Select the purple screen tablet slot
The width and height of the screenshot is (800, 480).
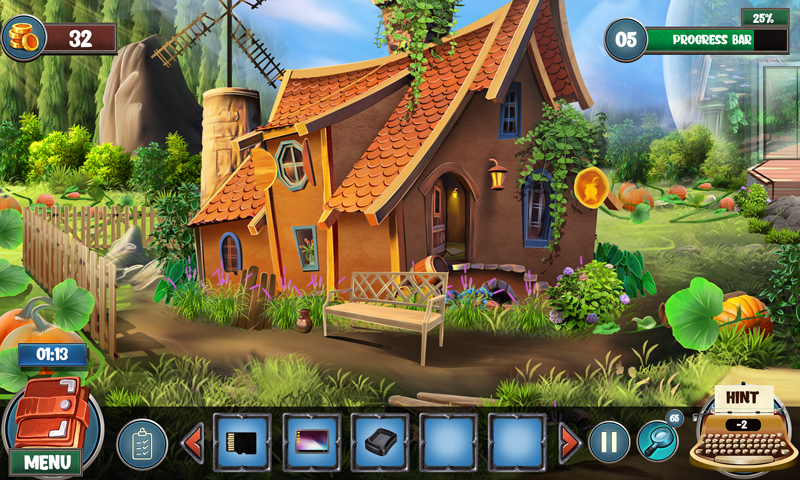311,442
